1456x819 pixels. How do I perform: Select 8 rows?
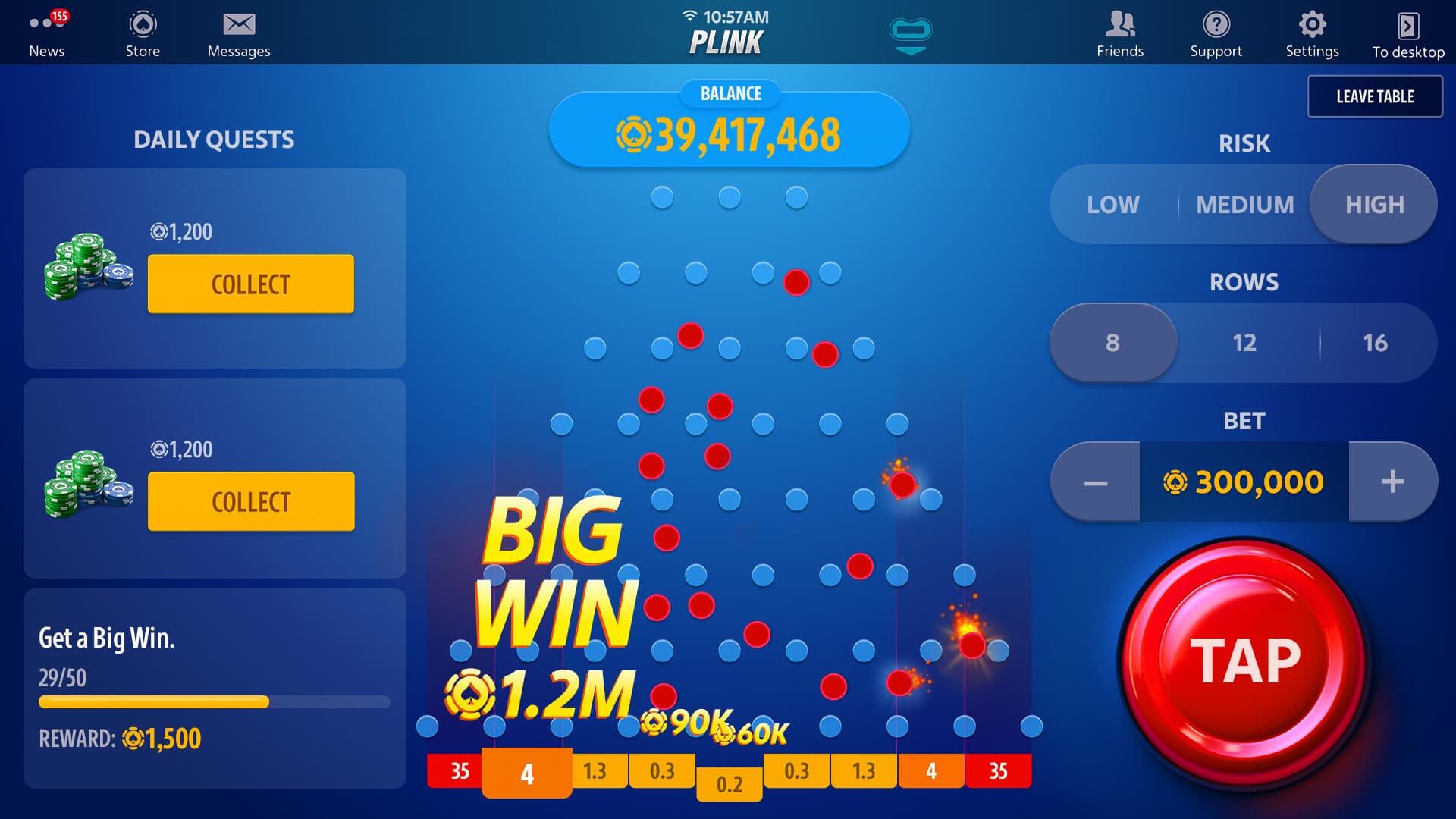click(1113, 342)
